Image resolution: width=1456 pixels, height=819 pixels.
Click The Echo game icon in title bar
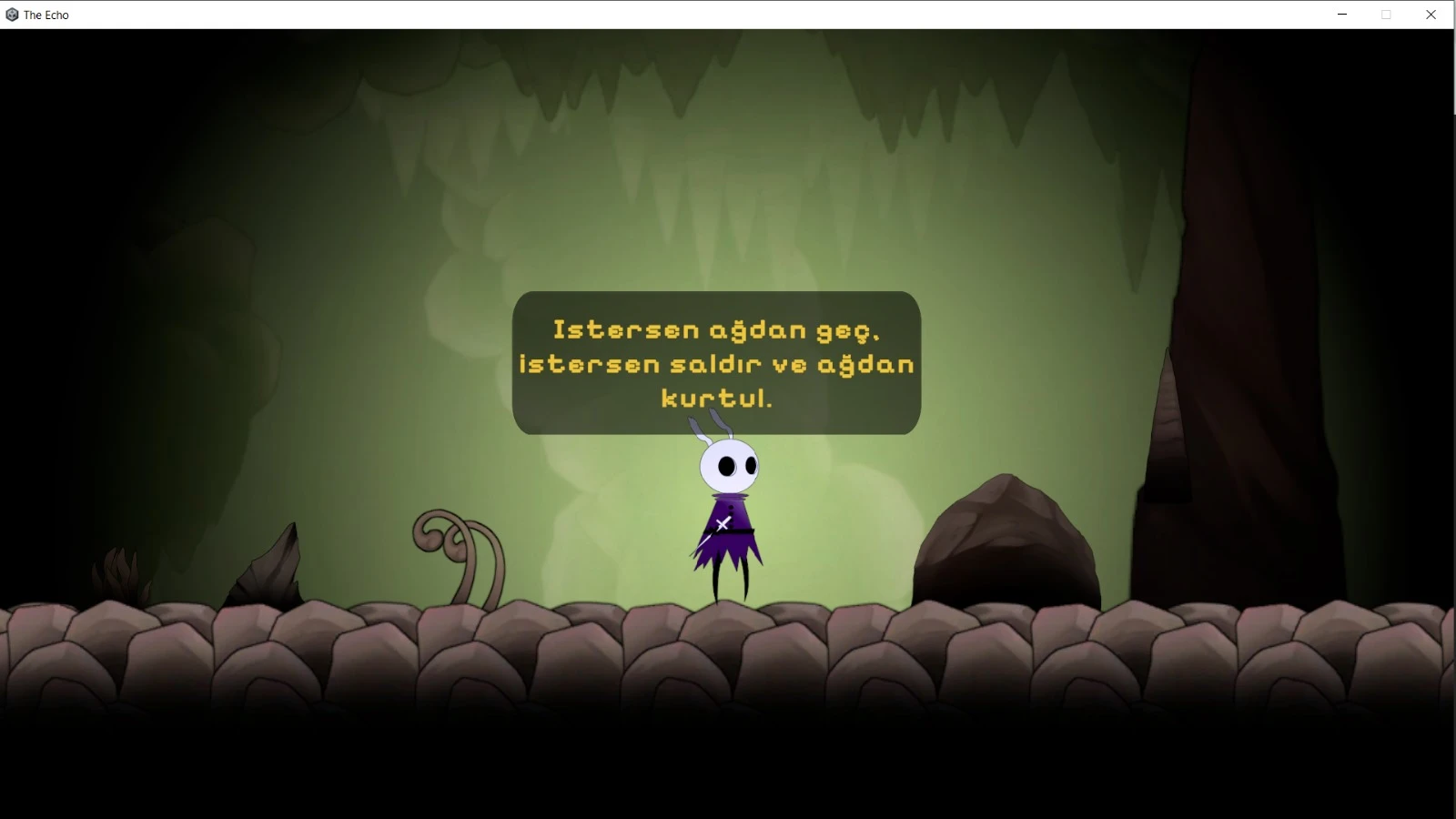11,15
